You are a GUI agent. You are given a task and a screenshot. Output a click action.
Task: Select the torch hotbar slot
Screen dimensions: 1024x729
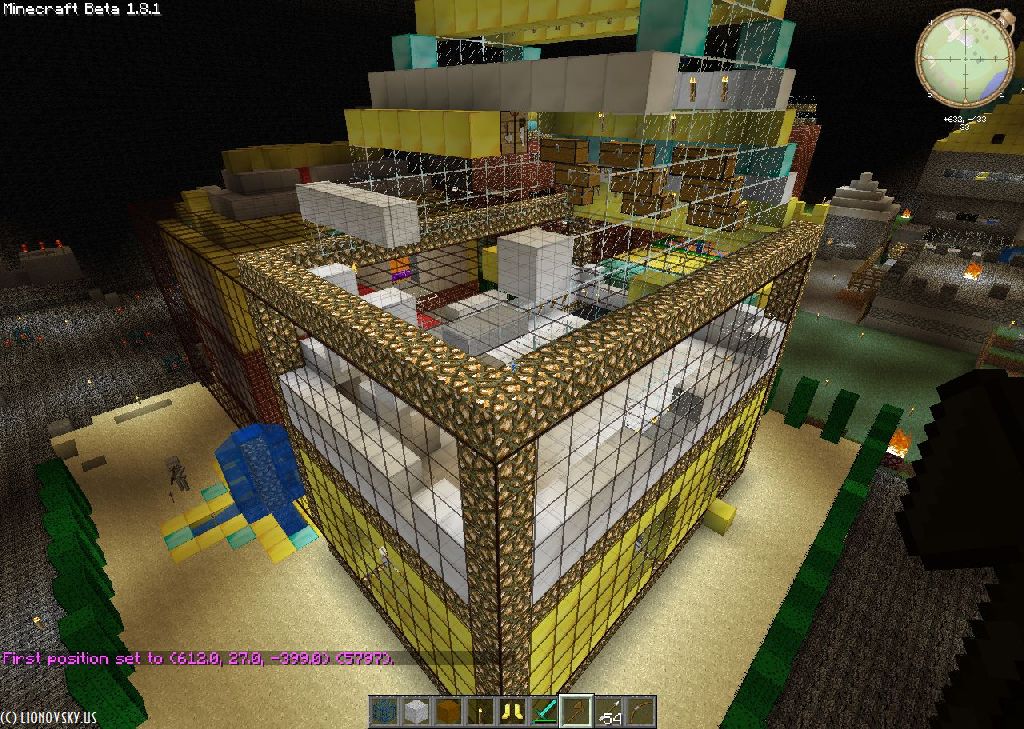480,712
